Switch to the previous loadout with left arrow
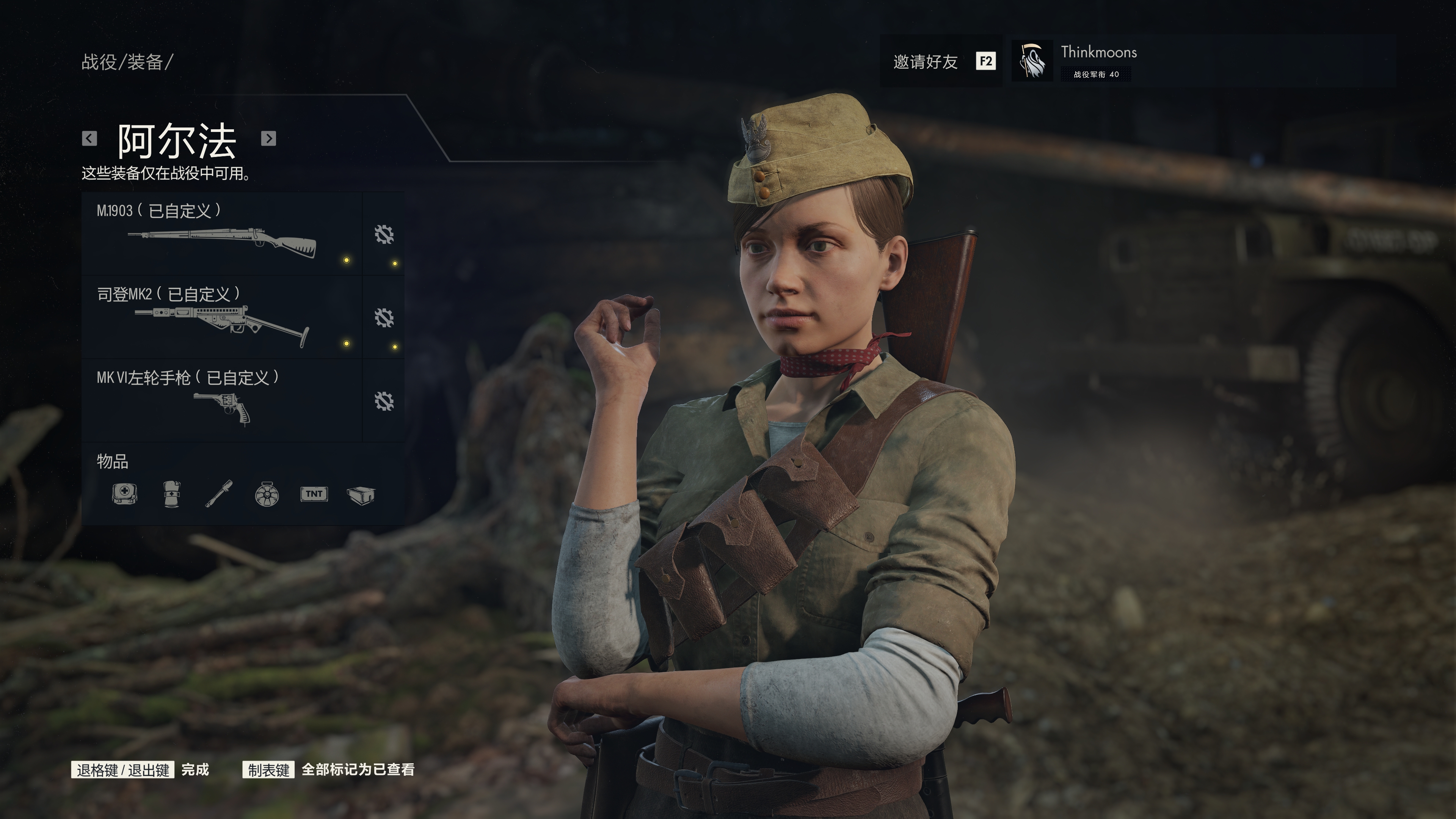1456x819 pixels. pyautogui.click(x=89, y=138)
